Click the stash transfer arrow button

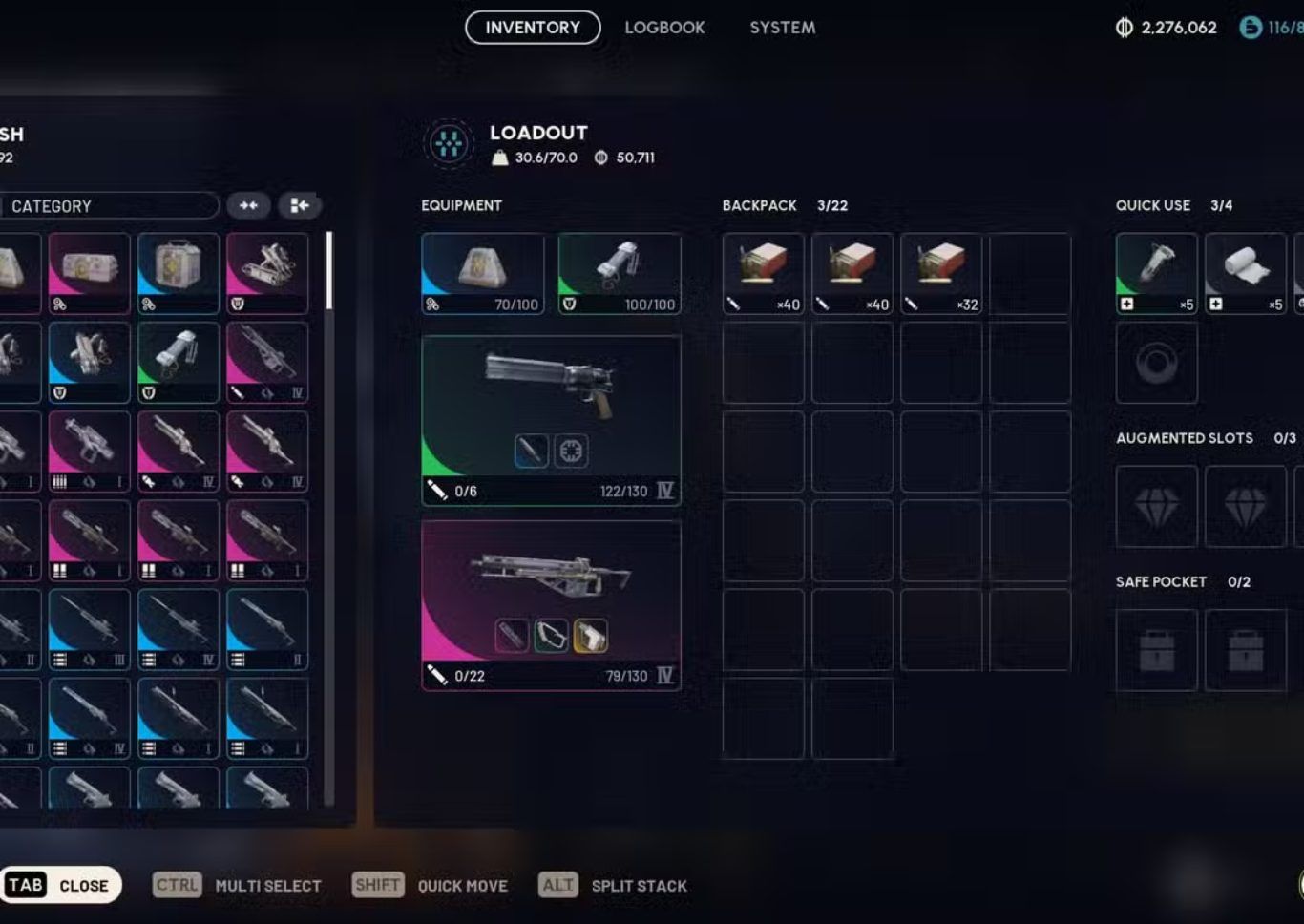[299, 206]
